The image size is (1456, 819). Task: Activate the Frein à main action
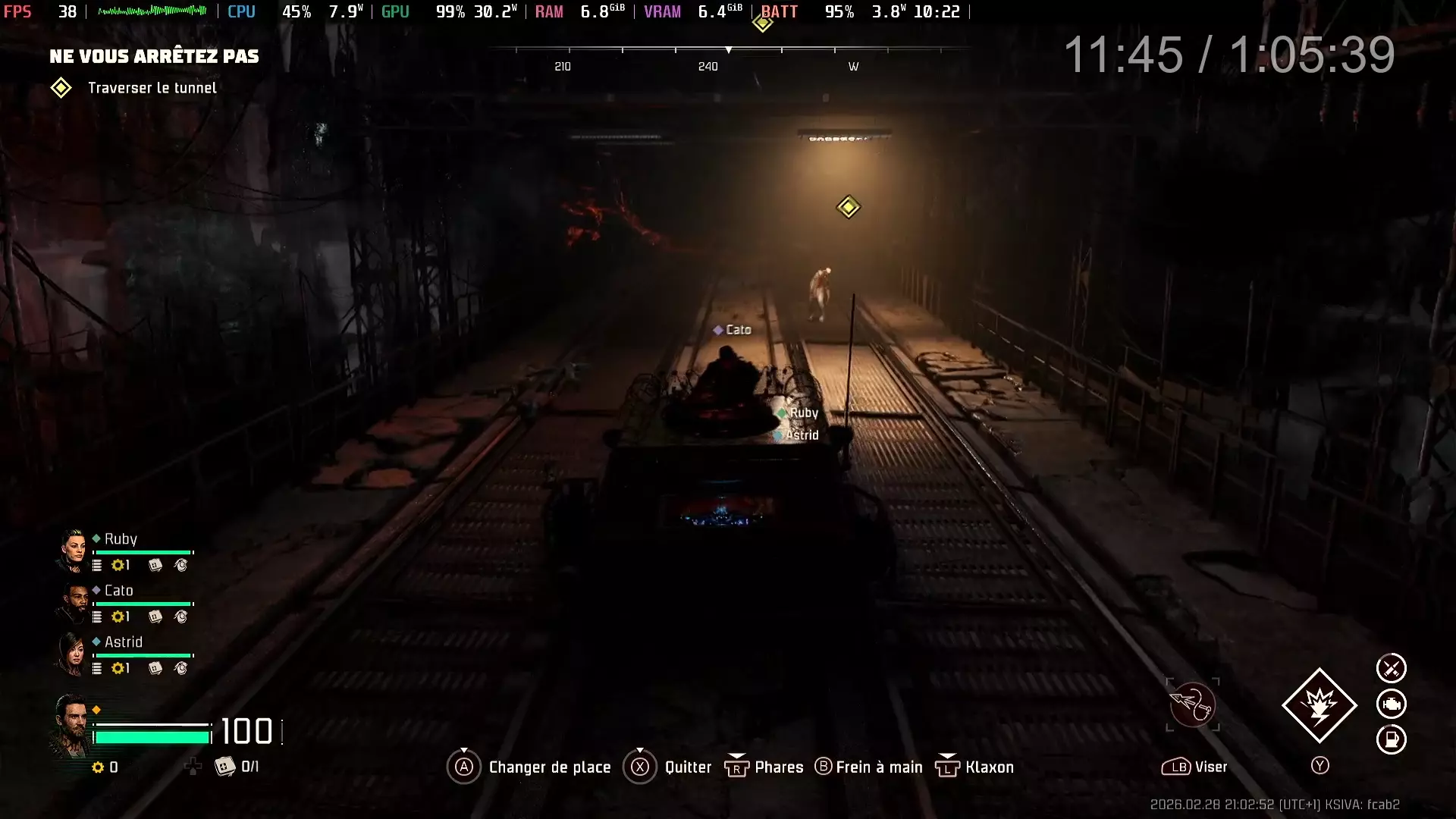tap(878, 767)
